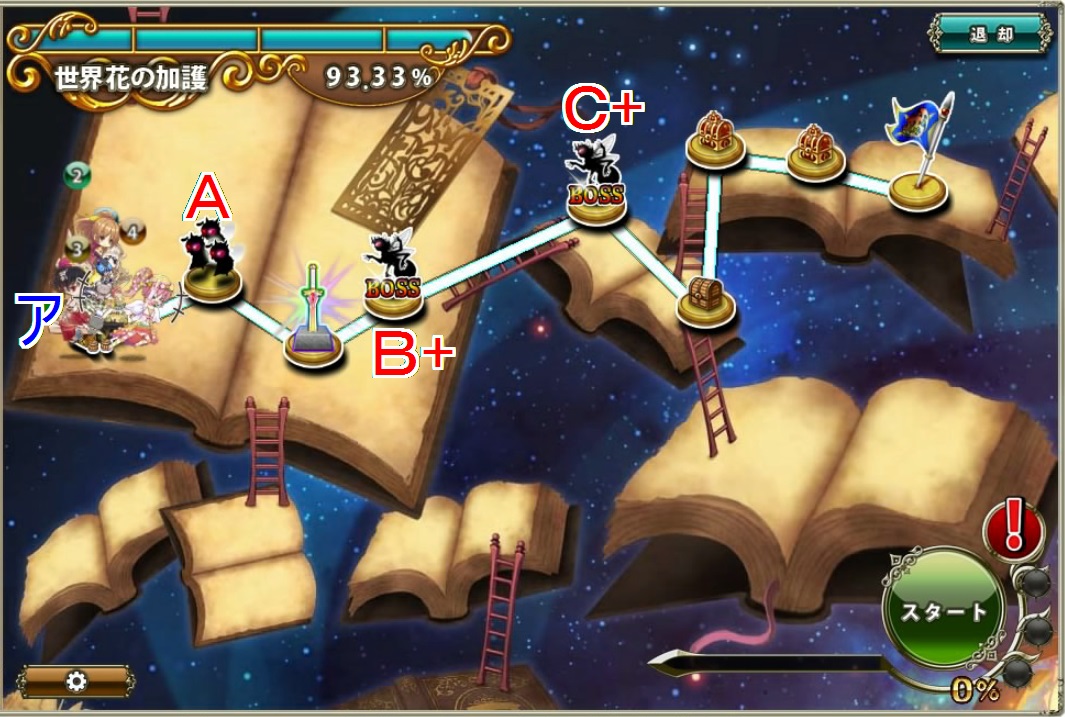Click the red exclamation alert icon
The width and height of the screenshot is (1065, 717).
tap(1013, 526)
